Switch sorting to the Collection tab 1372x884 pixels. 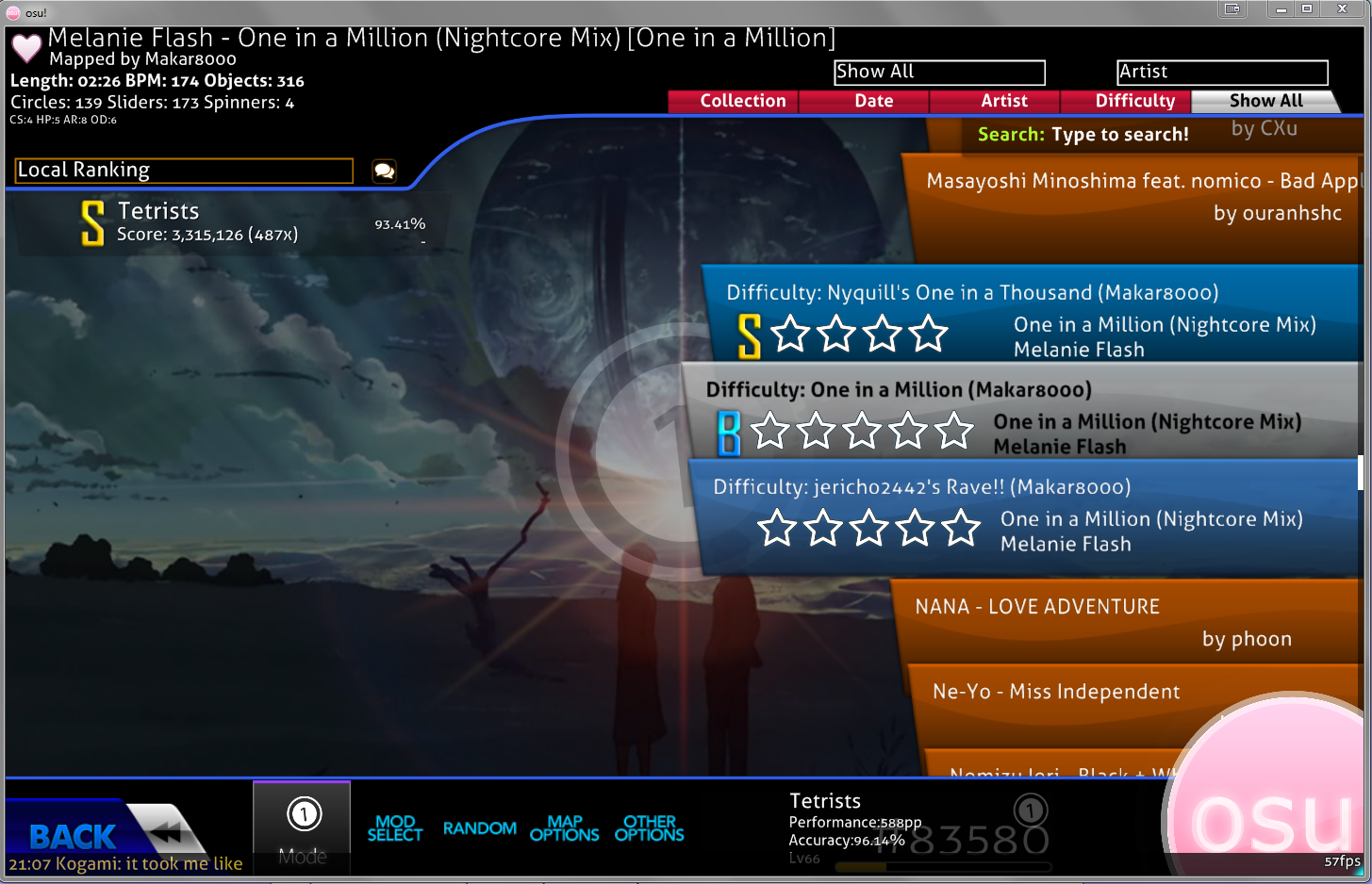click(743, 101)
